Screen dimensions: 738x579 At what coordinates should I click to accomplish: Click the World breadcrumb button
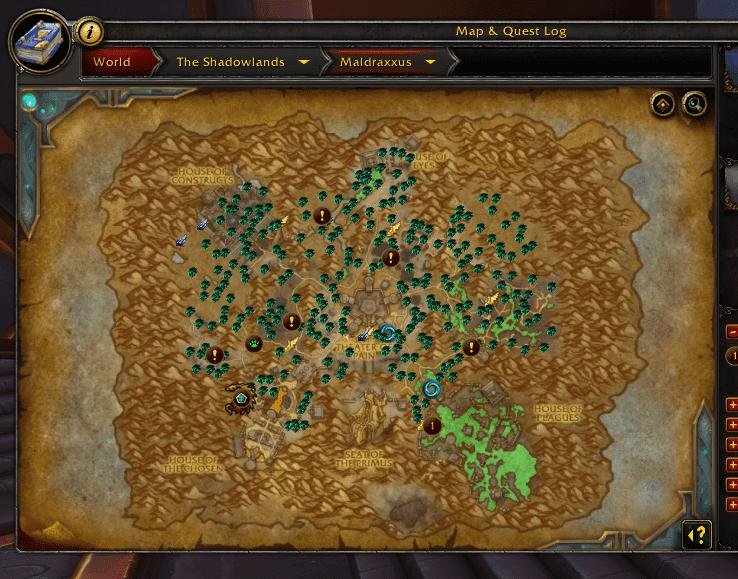tap(112, 62)
